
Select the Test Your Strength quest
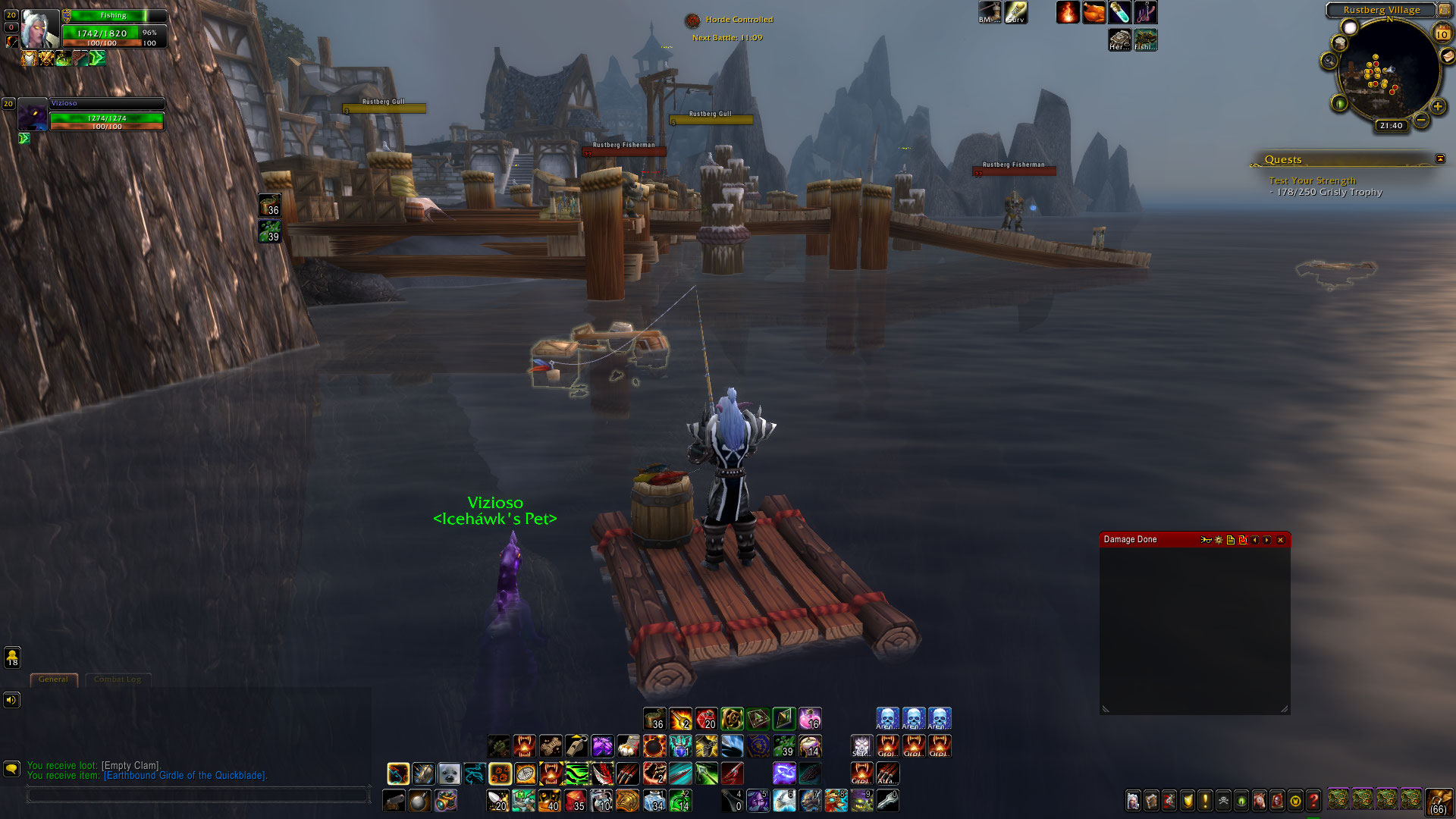(x=1312, y=180)
